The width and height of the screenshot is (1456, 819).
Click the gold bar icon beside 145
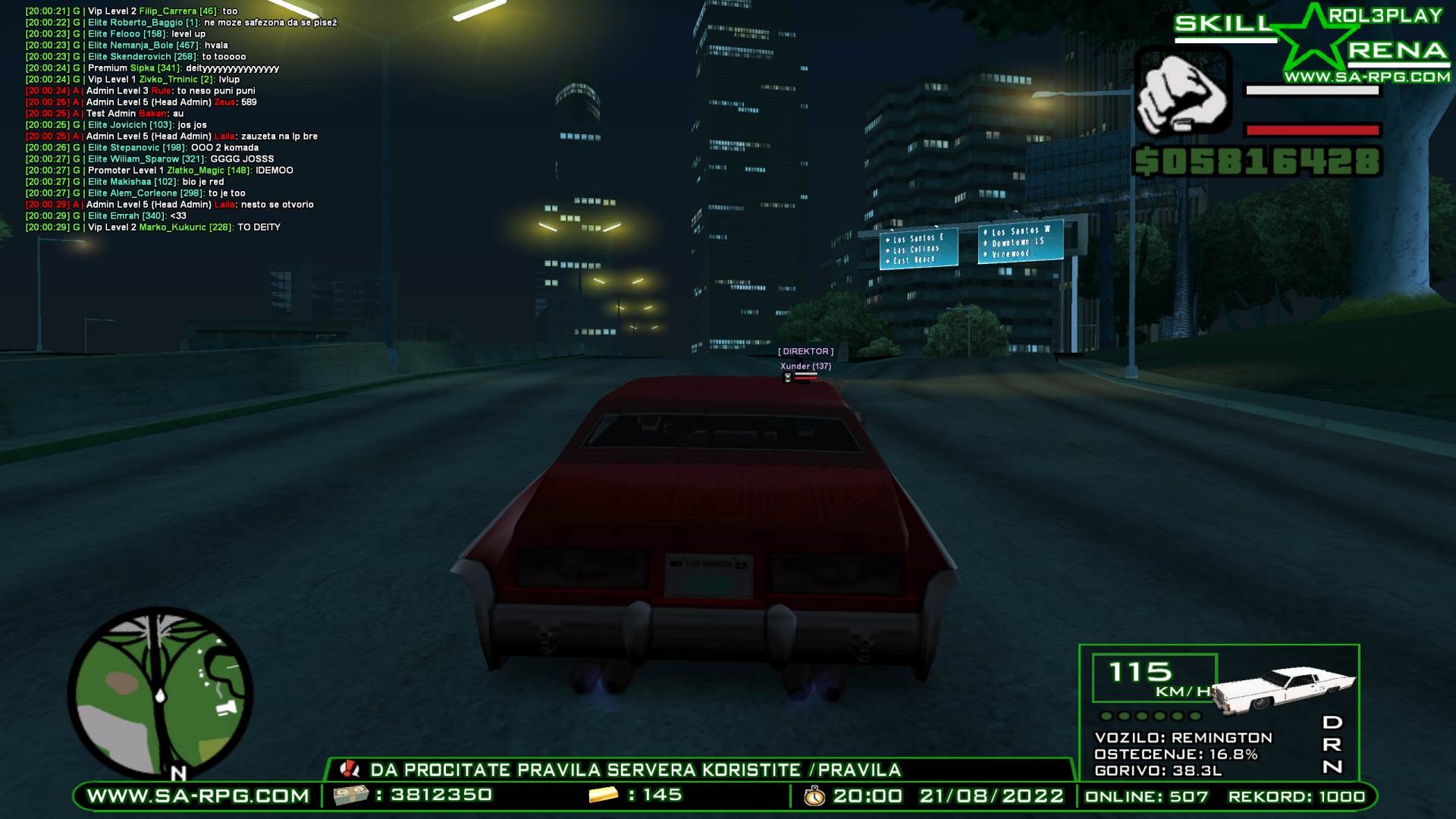click(603, 796)
